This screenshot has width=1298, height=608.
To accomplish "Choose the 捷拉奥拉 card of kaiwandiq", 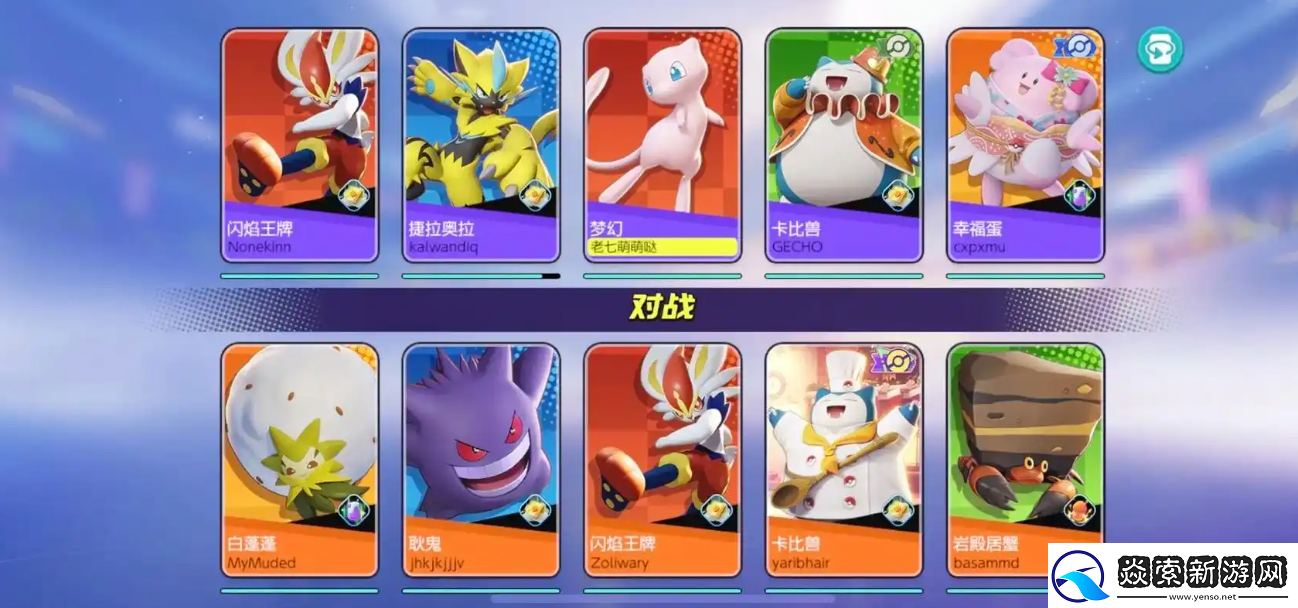I will (x=481, y=145).
